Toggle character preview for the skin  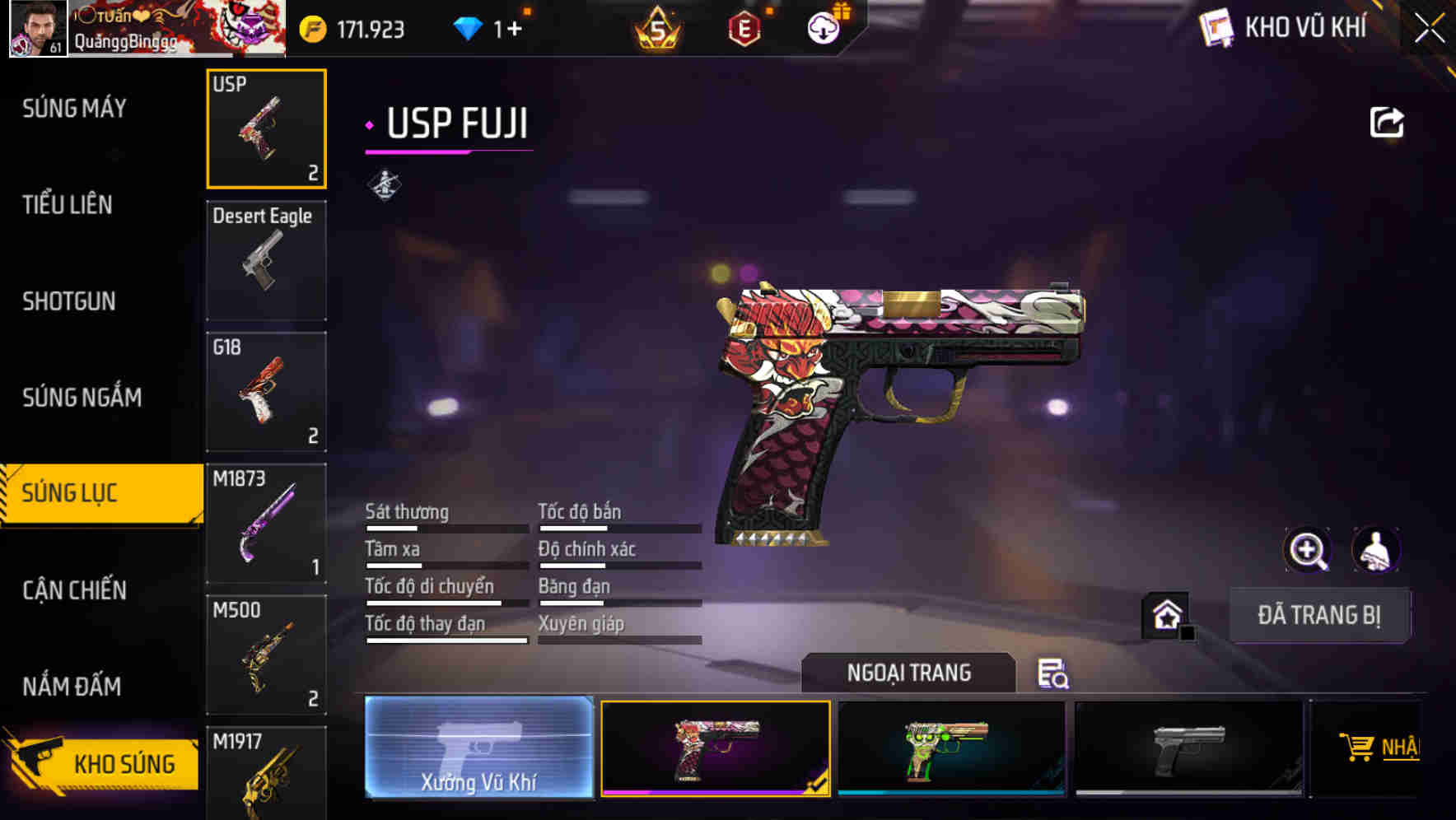(x=1374, y=550)
